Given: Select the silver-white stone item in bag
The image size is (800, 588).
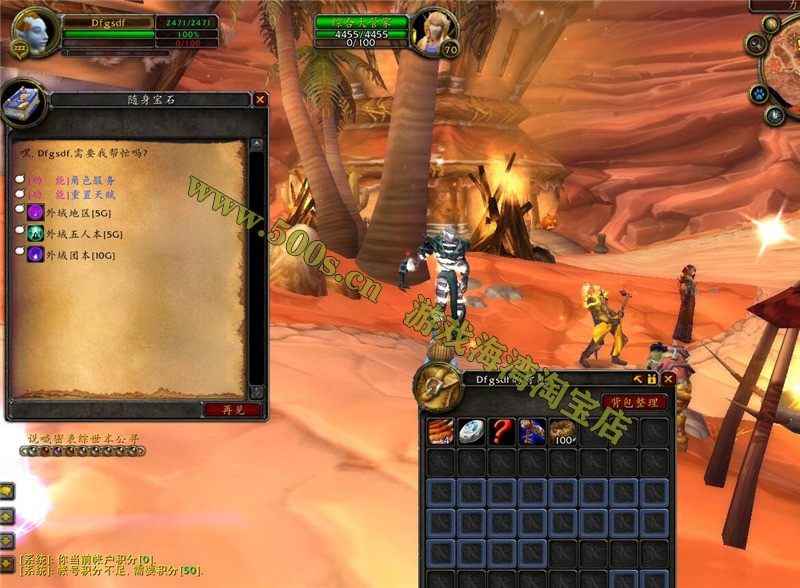Looking at the screenshot, I should (x=472, y=431).
